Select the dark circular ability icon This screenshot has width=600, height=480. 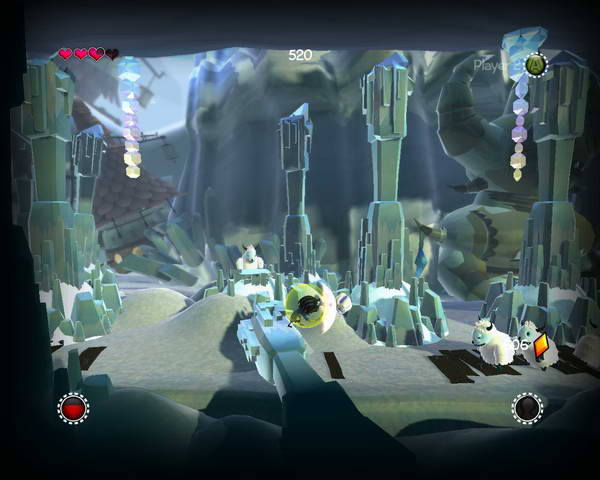527,408
